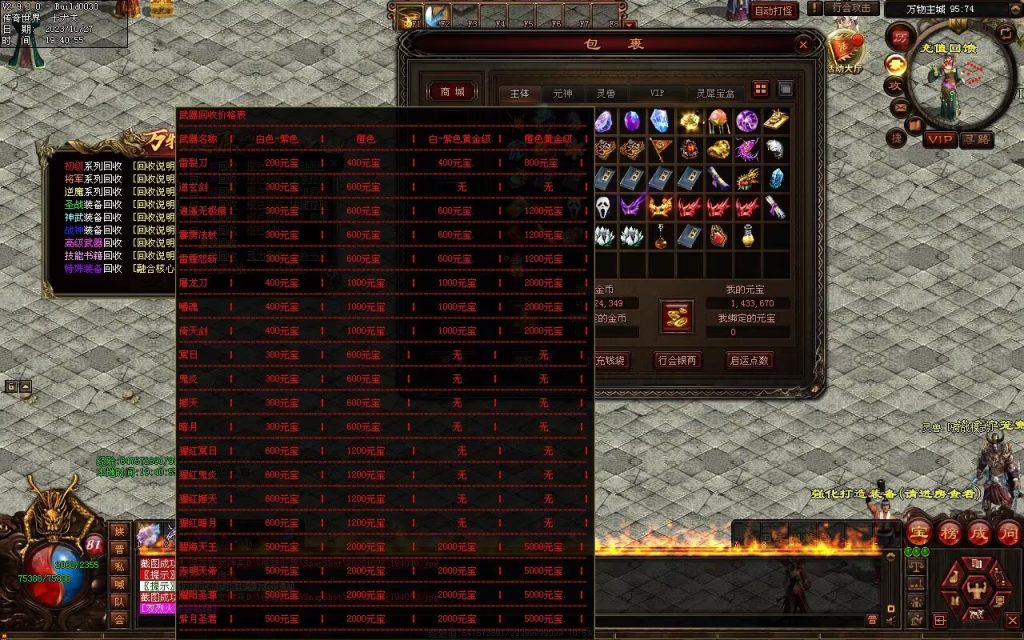
Task: Open the VIP bag tab
Action: 657,93
